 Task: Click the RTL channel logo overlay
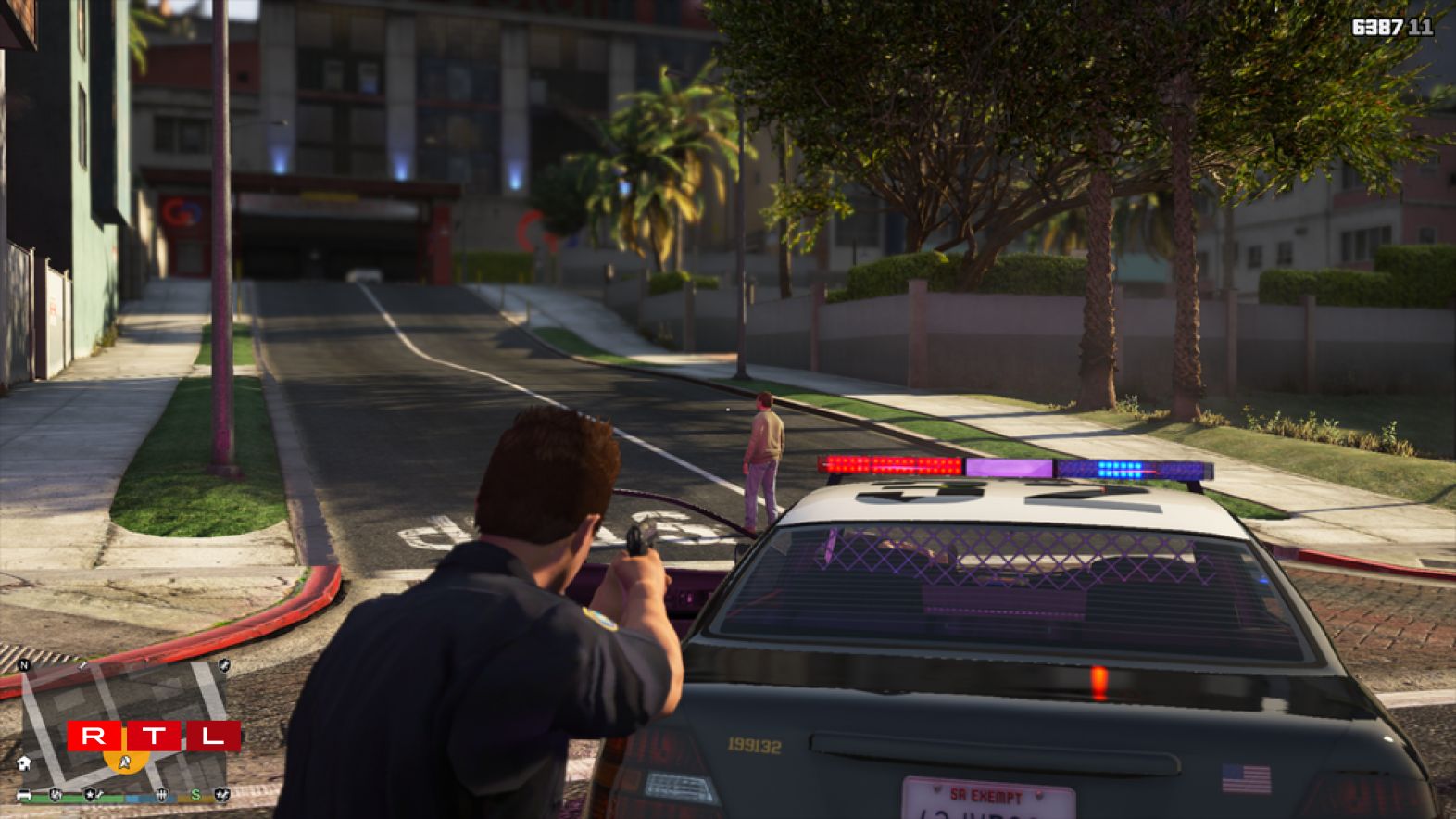pyautogui.click(x=154, y=737)
